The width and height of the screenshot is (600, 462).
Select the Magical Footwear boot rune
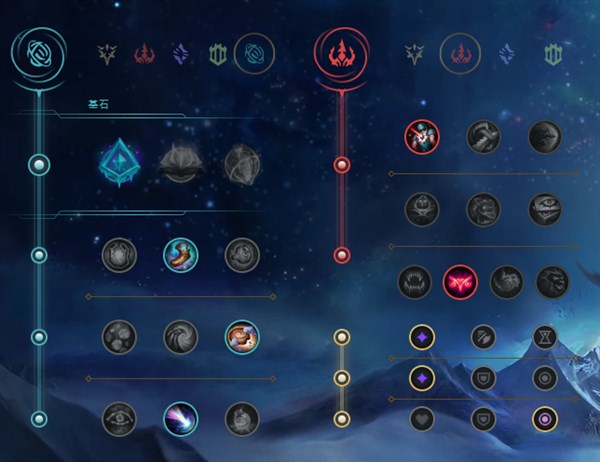(180, 255)
